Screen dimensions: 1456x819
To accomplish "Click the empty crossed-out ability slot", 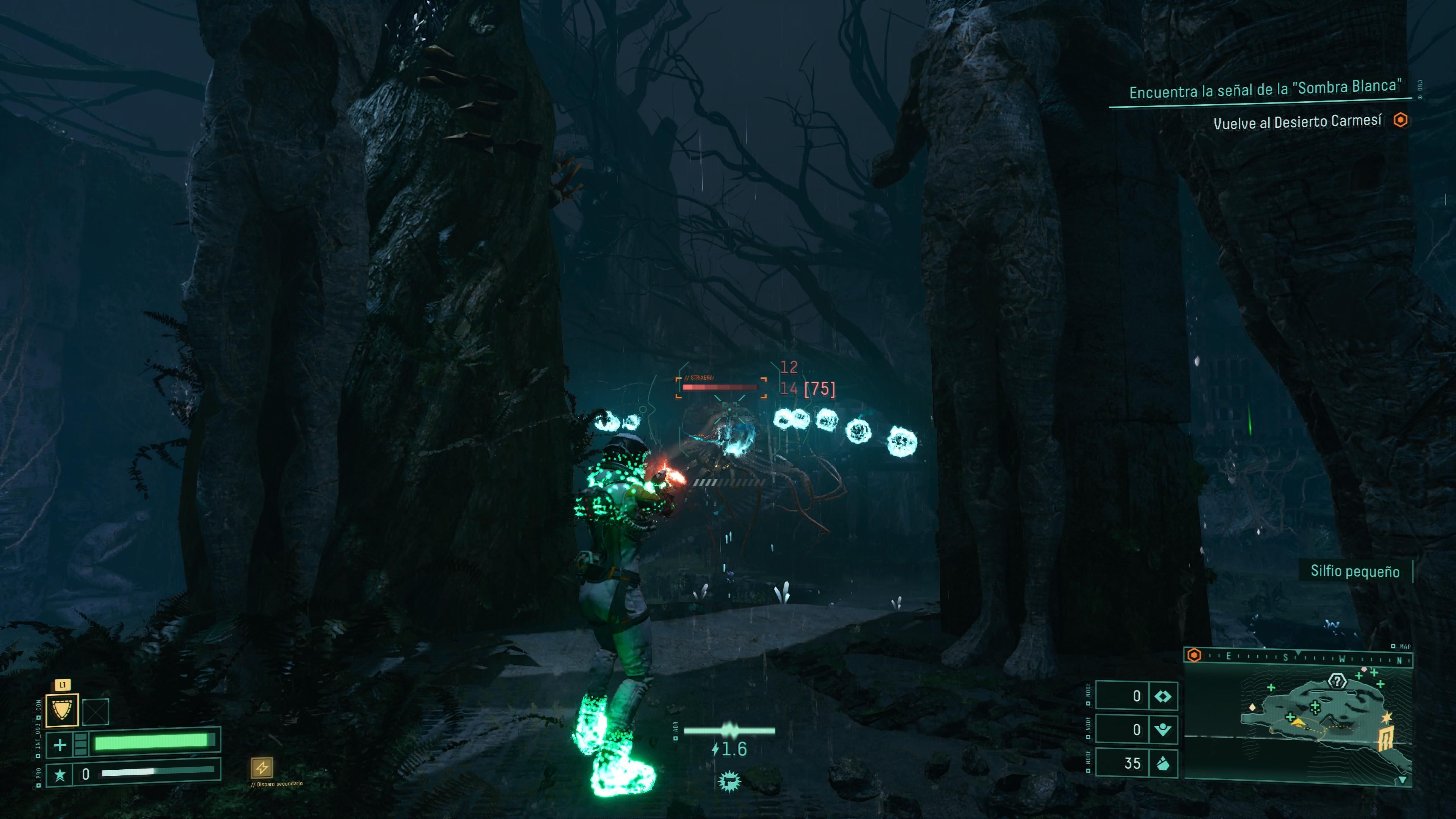I will point(96,712).
